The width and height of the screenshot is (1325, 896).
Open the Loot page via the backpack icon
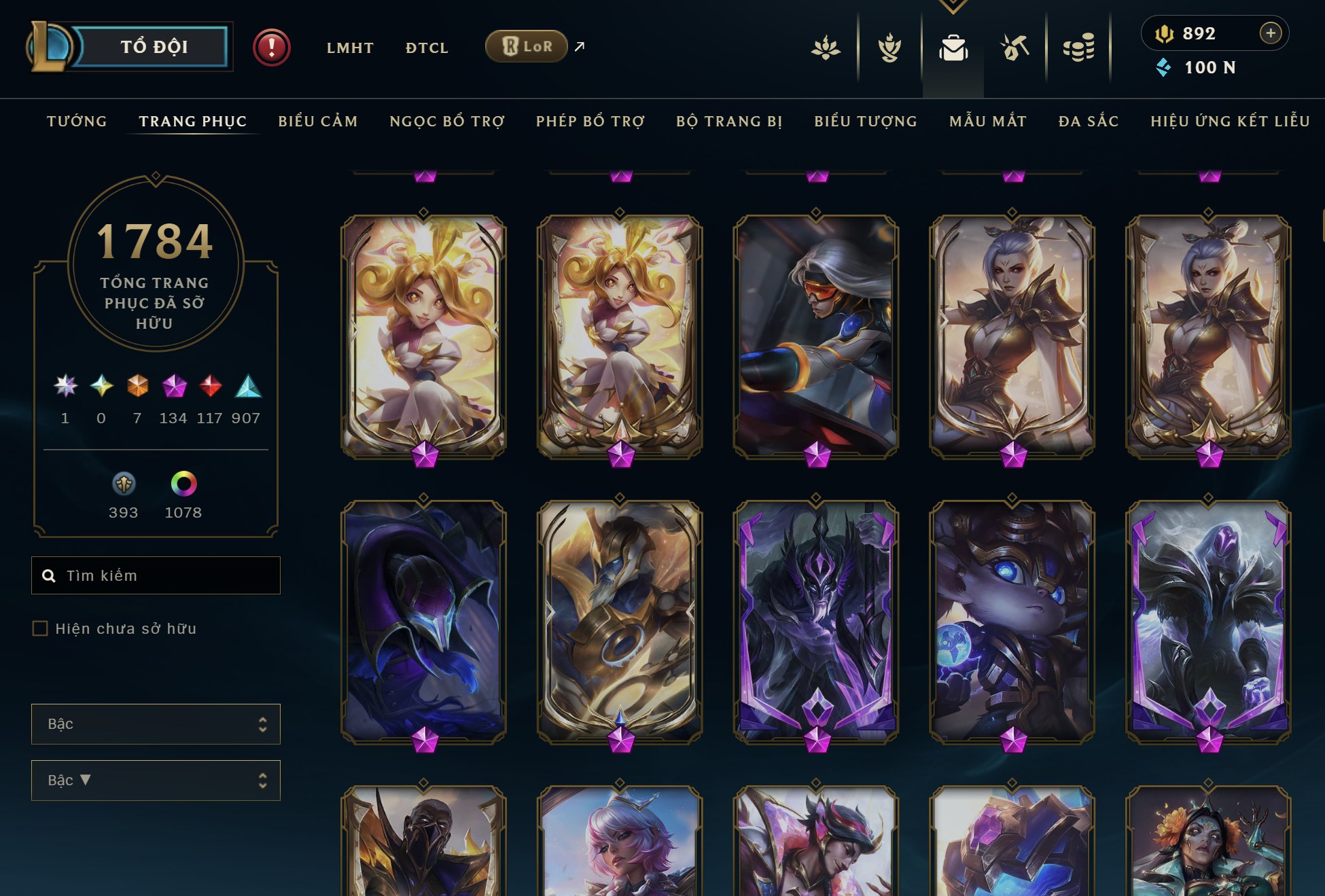click(954, 48)
